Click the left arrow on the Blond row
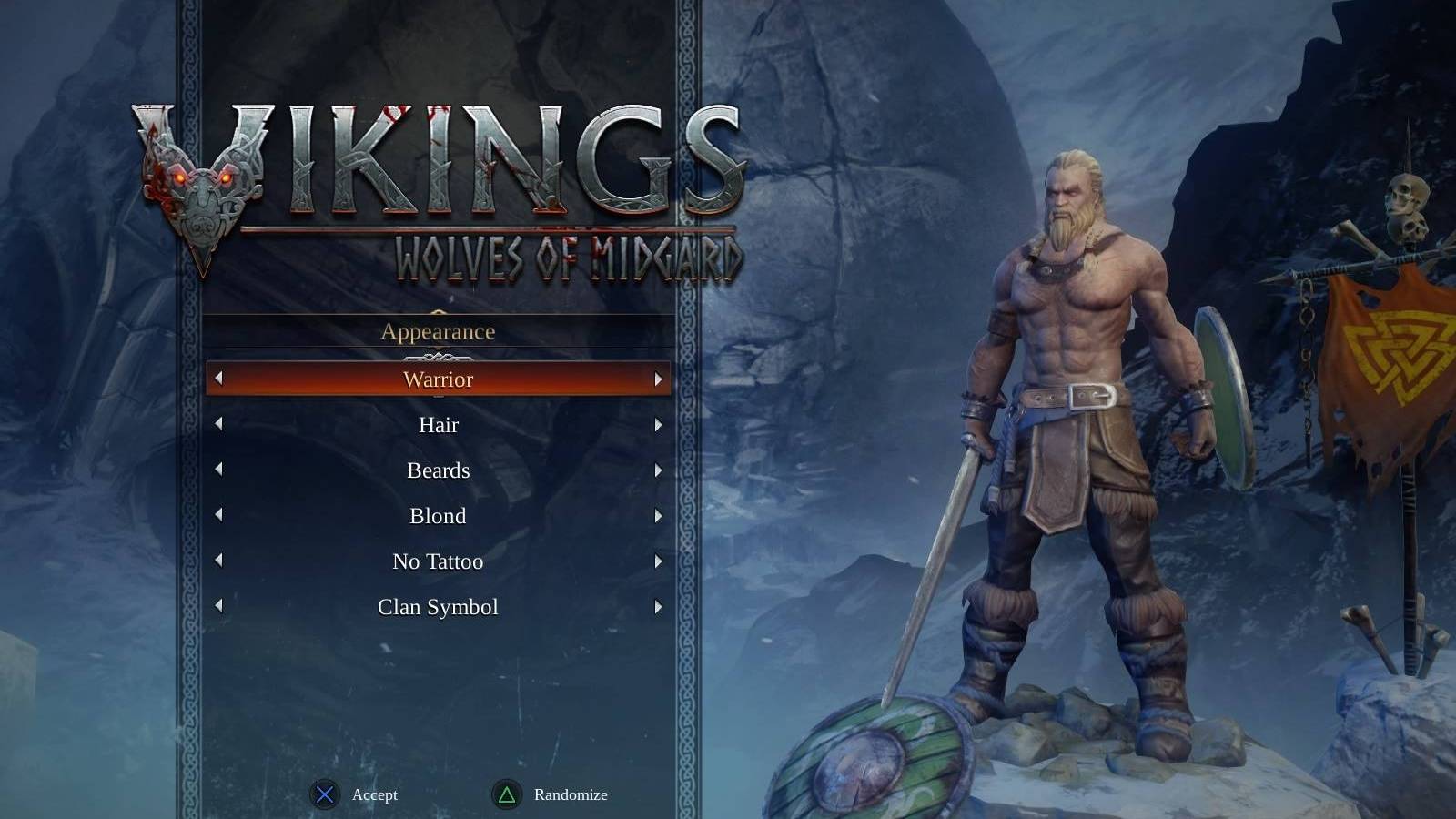 218,516
